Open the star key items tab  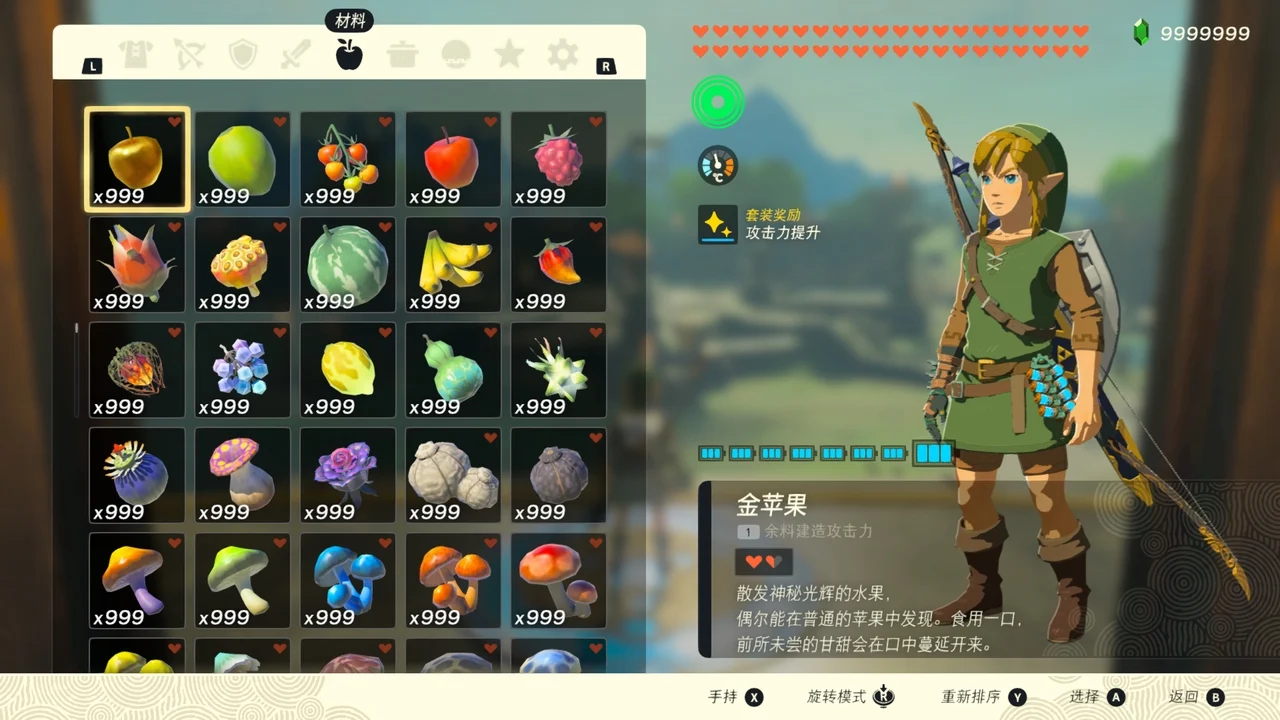tap(509, 54)
